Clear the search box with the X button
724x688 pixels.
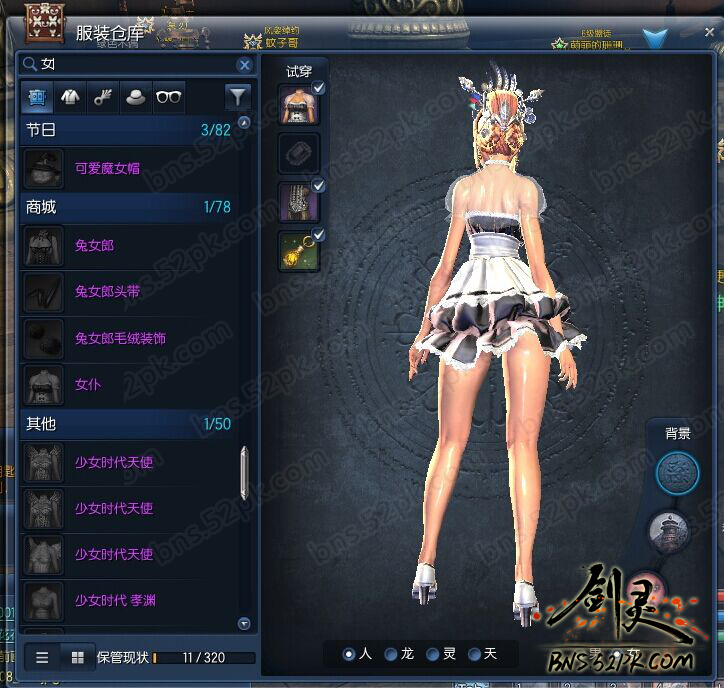click(244, 65)
